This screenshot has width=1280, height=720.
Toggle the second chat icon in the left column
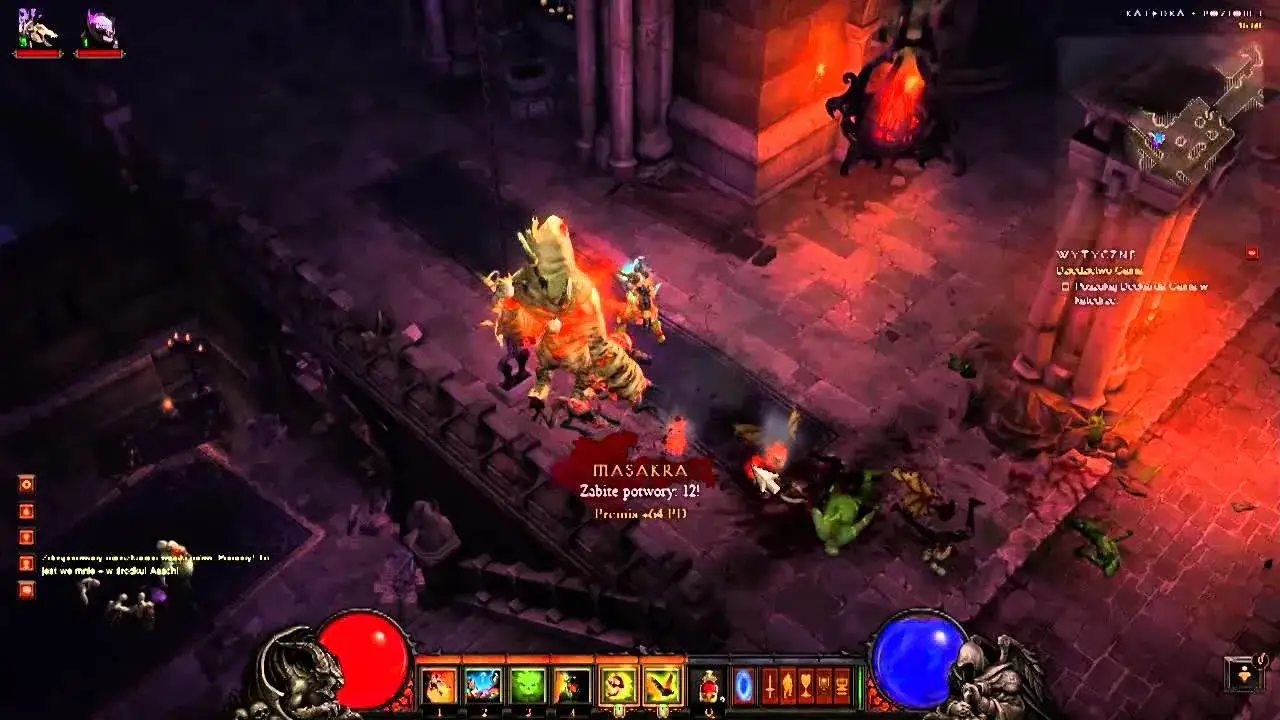point(27,511)
